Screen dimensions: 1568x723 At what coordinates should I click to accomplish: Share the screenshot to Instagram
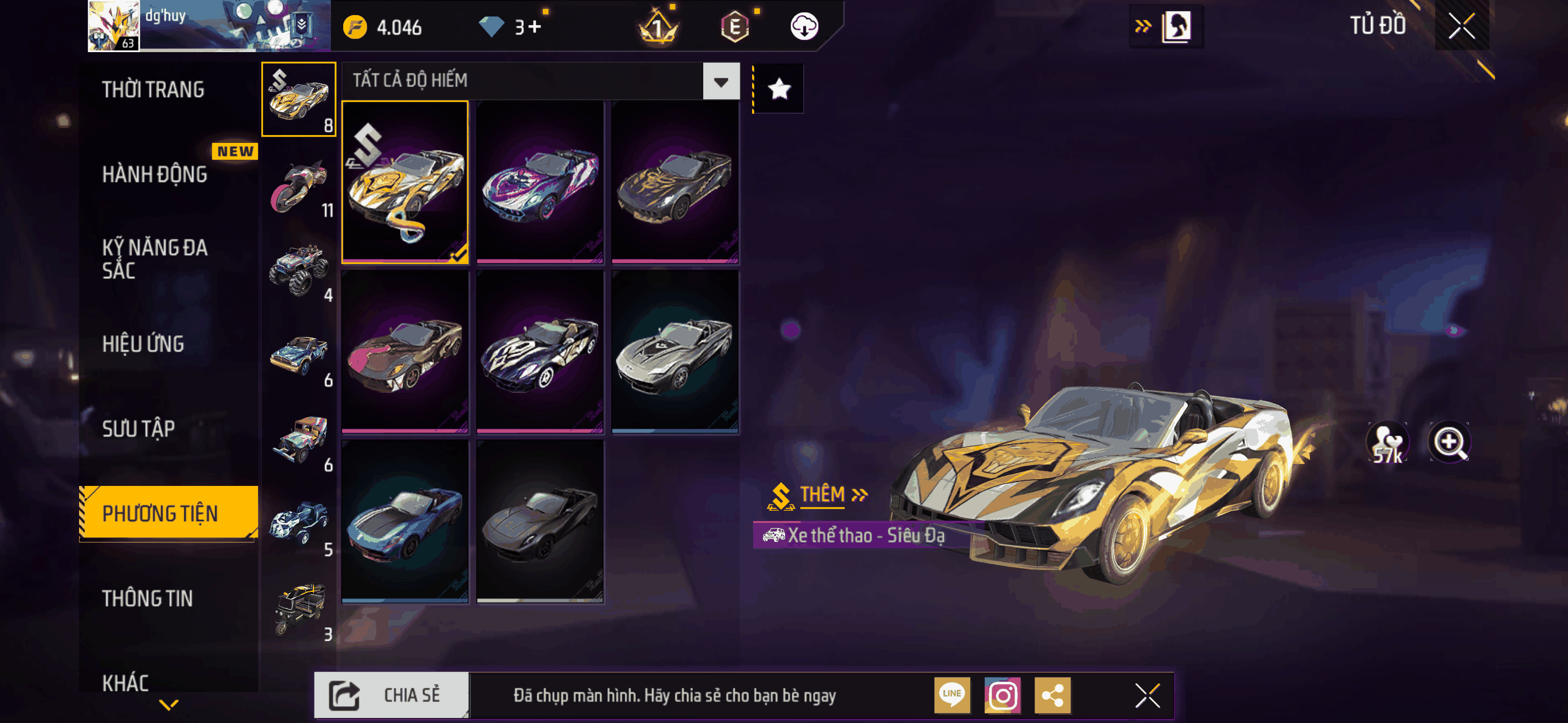point(1003,695)
